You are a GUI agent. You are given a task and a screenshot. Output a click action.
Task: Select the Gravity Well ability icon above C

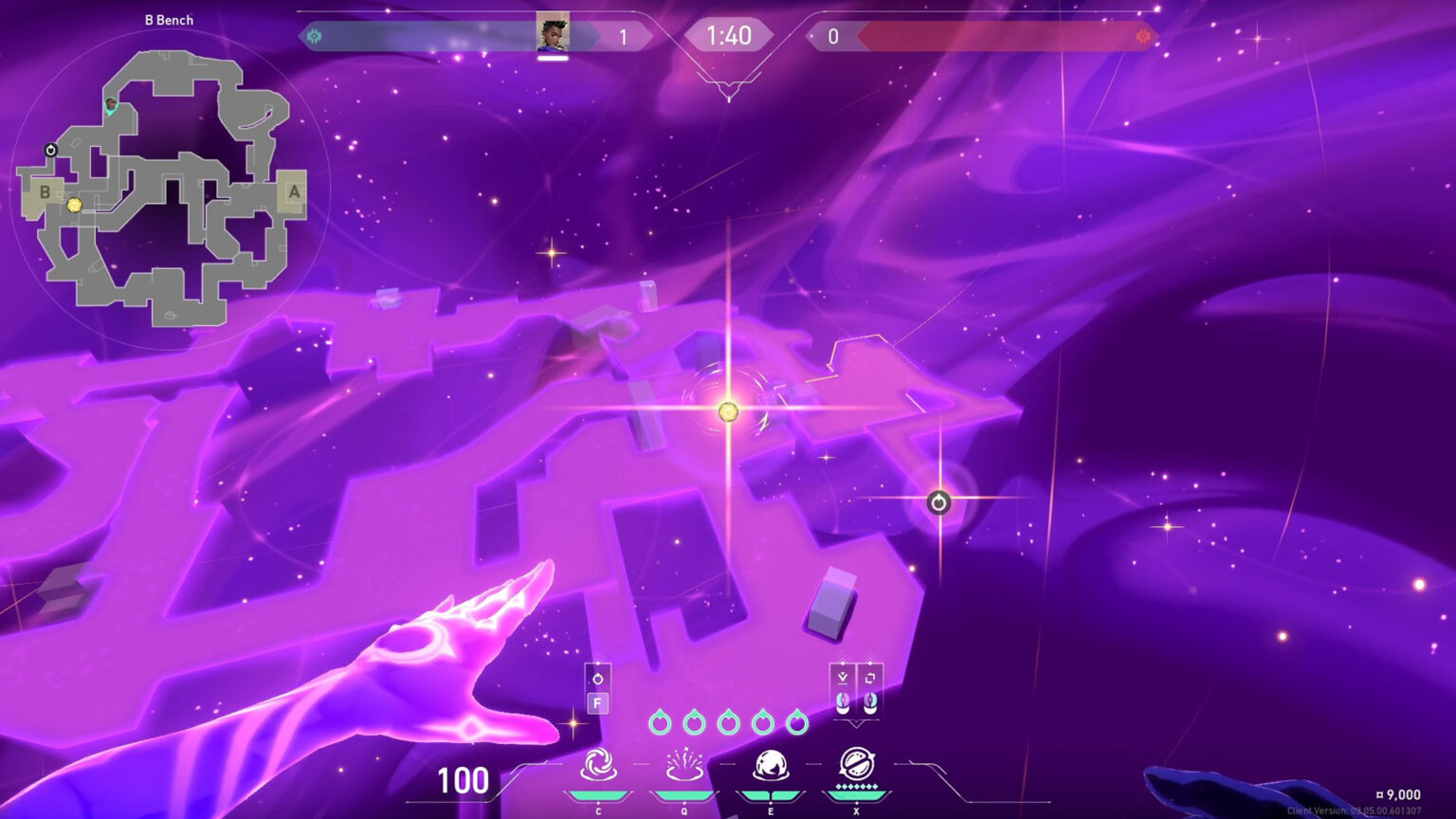coord(599,764)
